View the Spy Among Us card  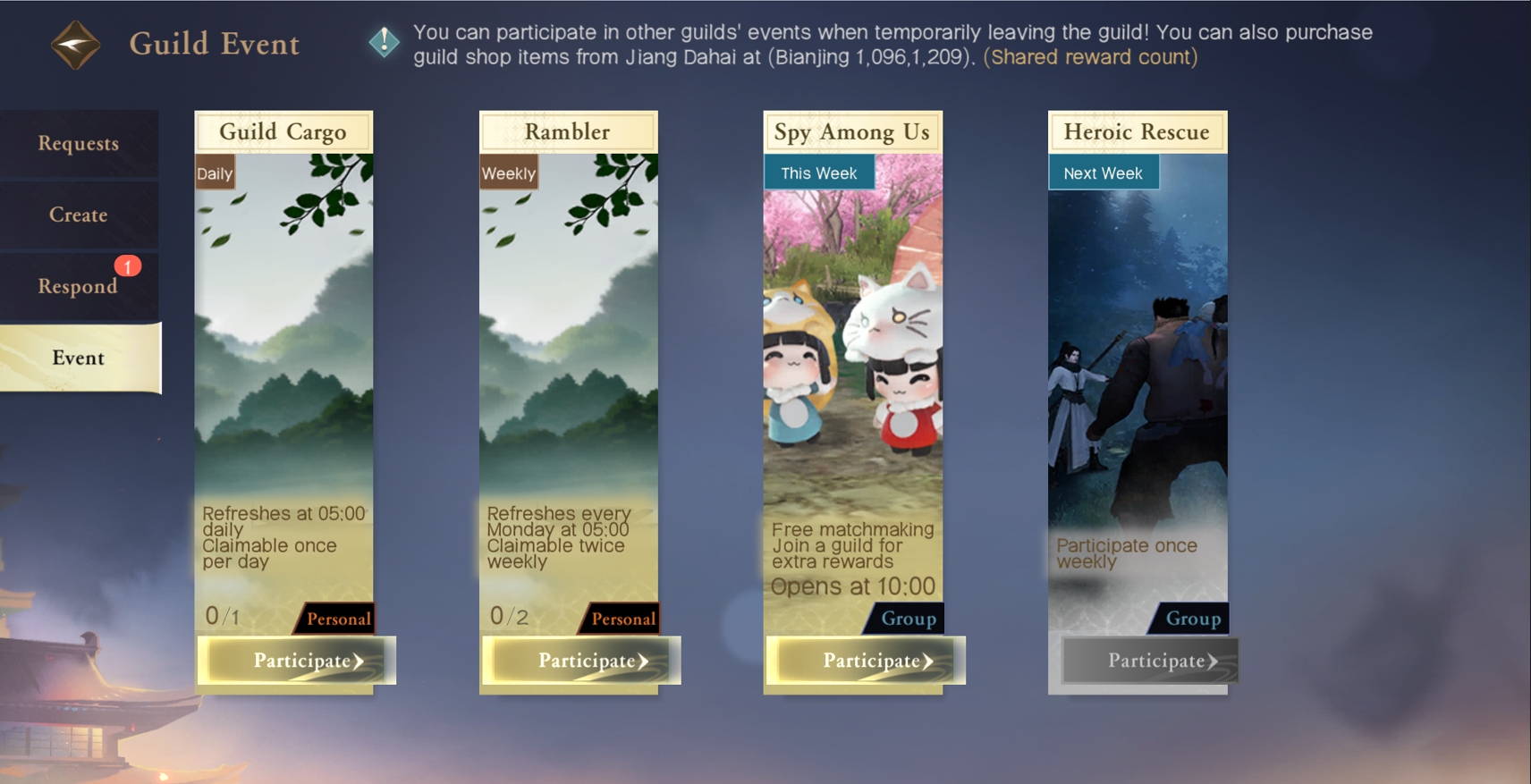[x=852, y=358]
